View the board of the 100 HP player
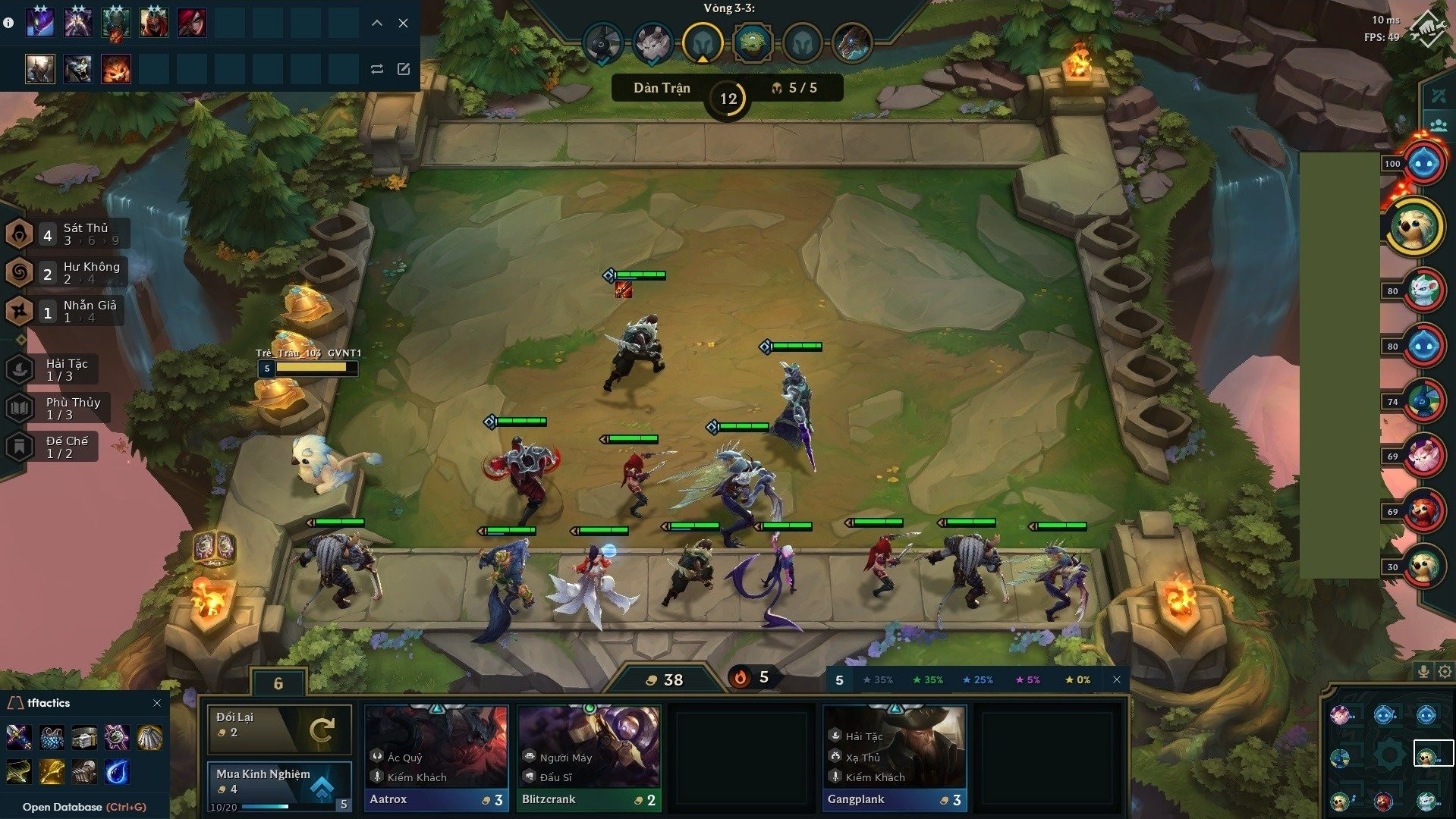This screenshot has width=1456, height=819. (1423, 163)
